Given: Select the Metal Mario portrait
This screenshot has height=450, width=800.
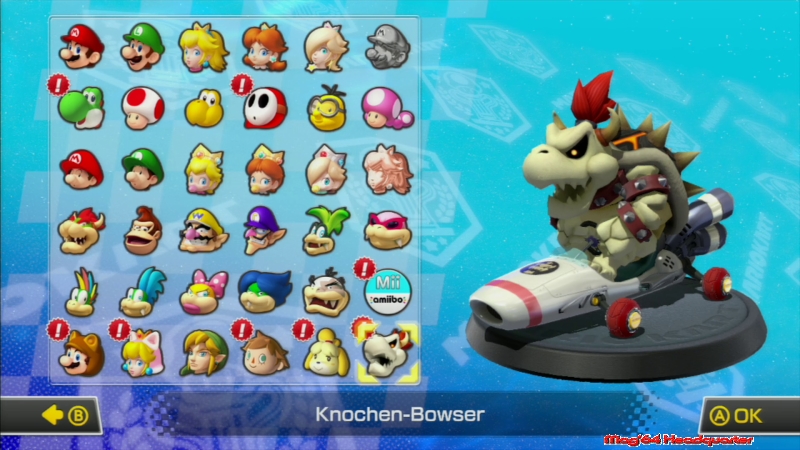Looking at the screenshot, I should (386, 46).
